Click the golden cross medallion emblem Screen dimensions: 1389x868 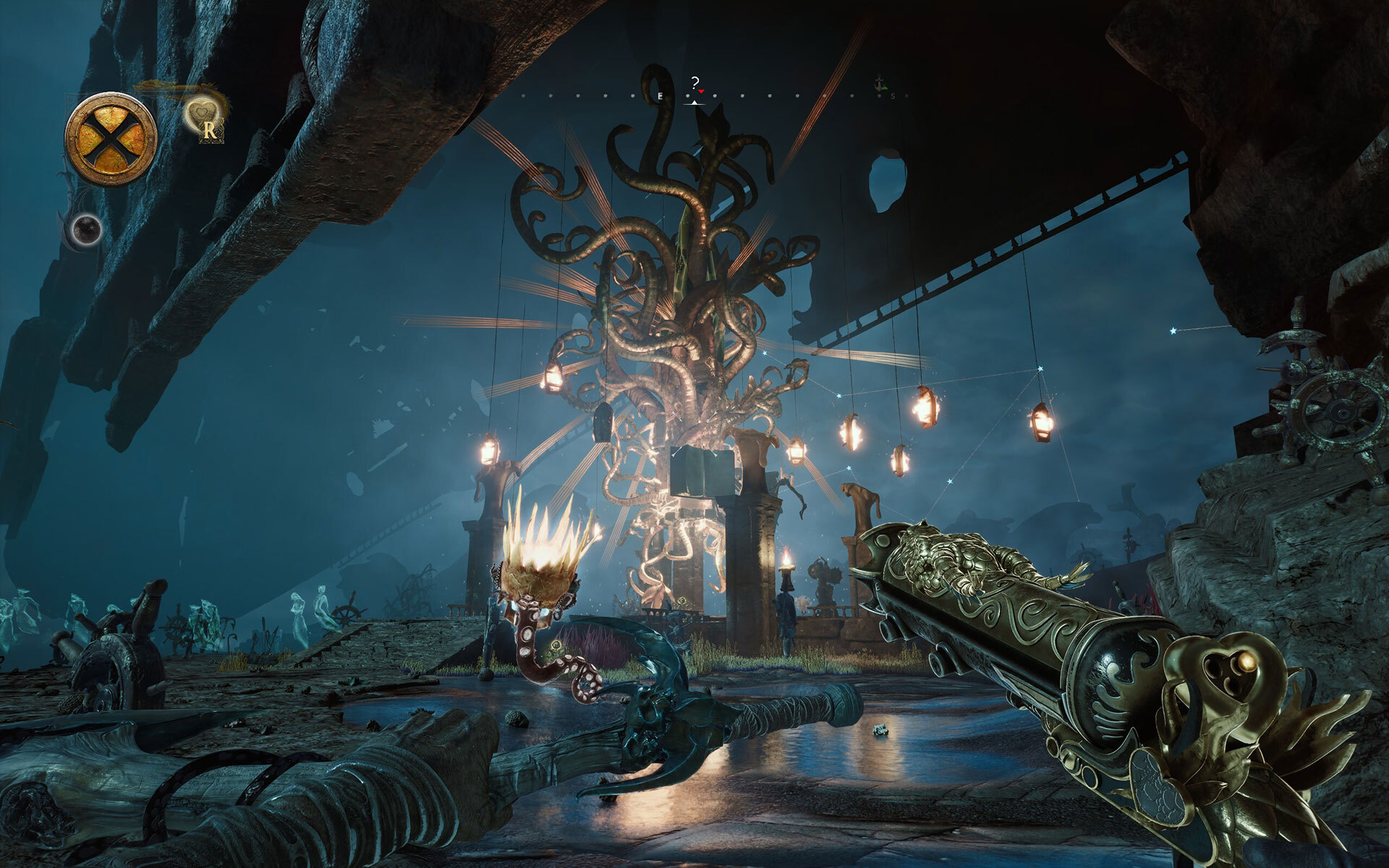pos(111,139)
